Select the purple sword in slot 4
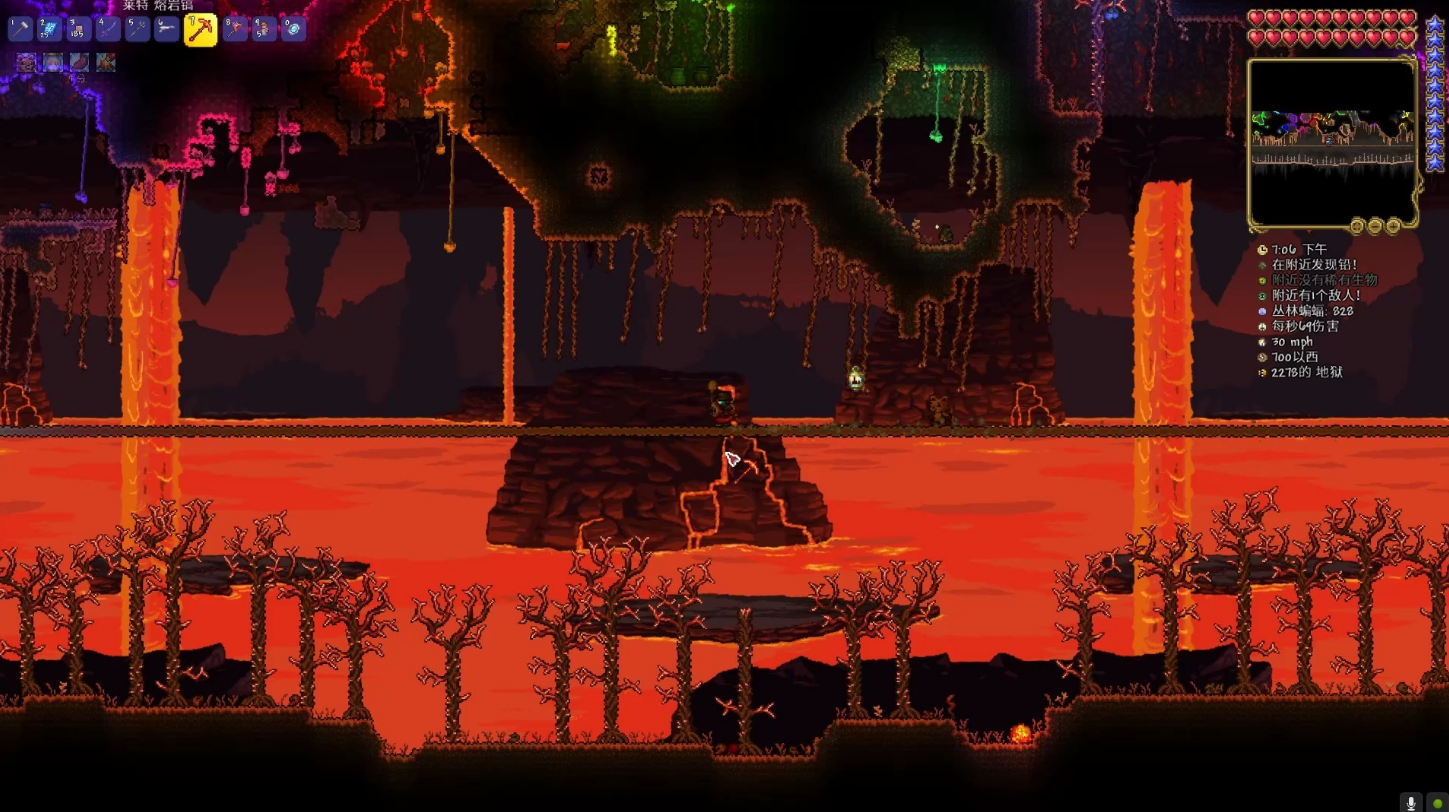This screenshot has height=812, width=1449. (x=108, y=29)
